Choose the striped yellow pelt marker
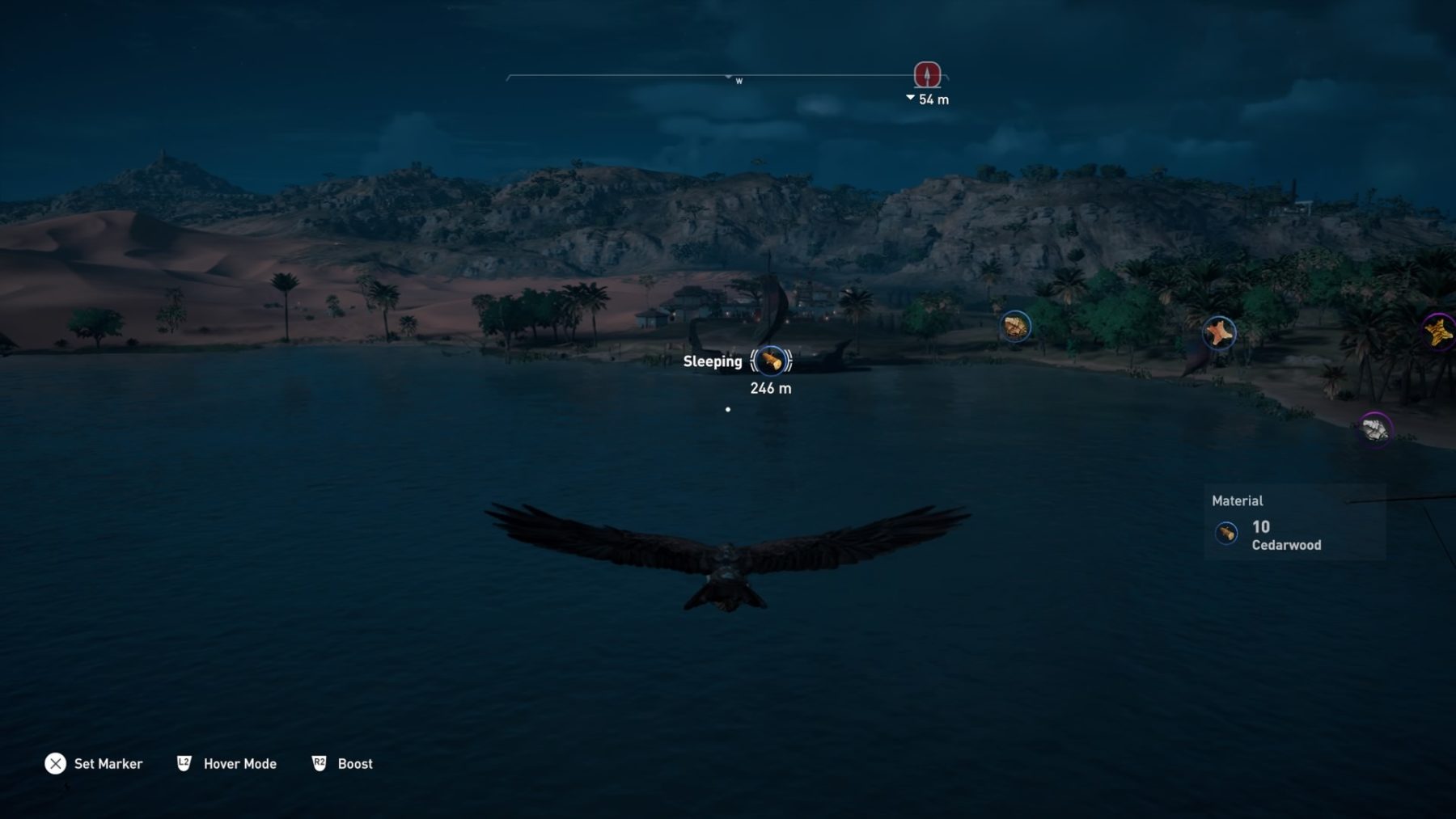The image size is (1456, 819). coord(1439,331)
